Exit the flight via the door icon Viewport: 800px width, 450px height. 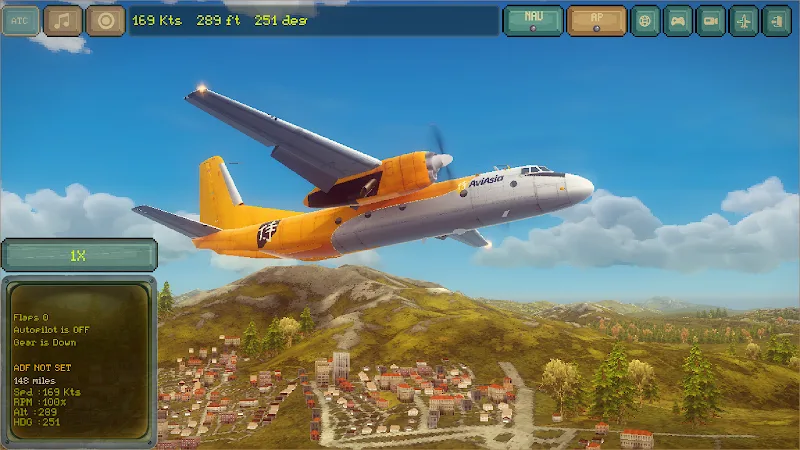776,20
